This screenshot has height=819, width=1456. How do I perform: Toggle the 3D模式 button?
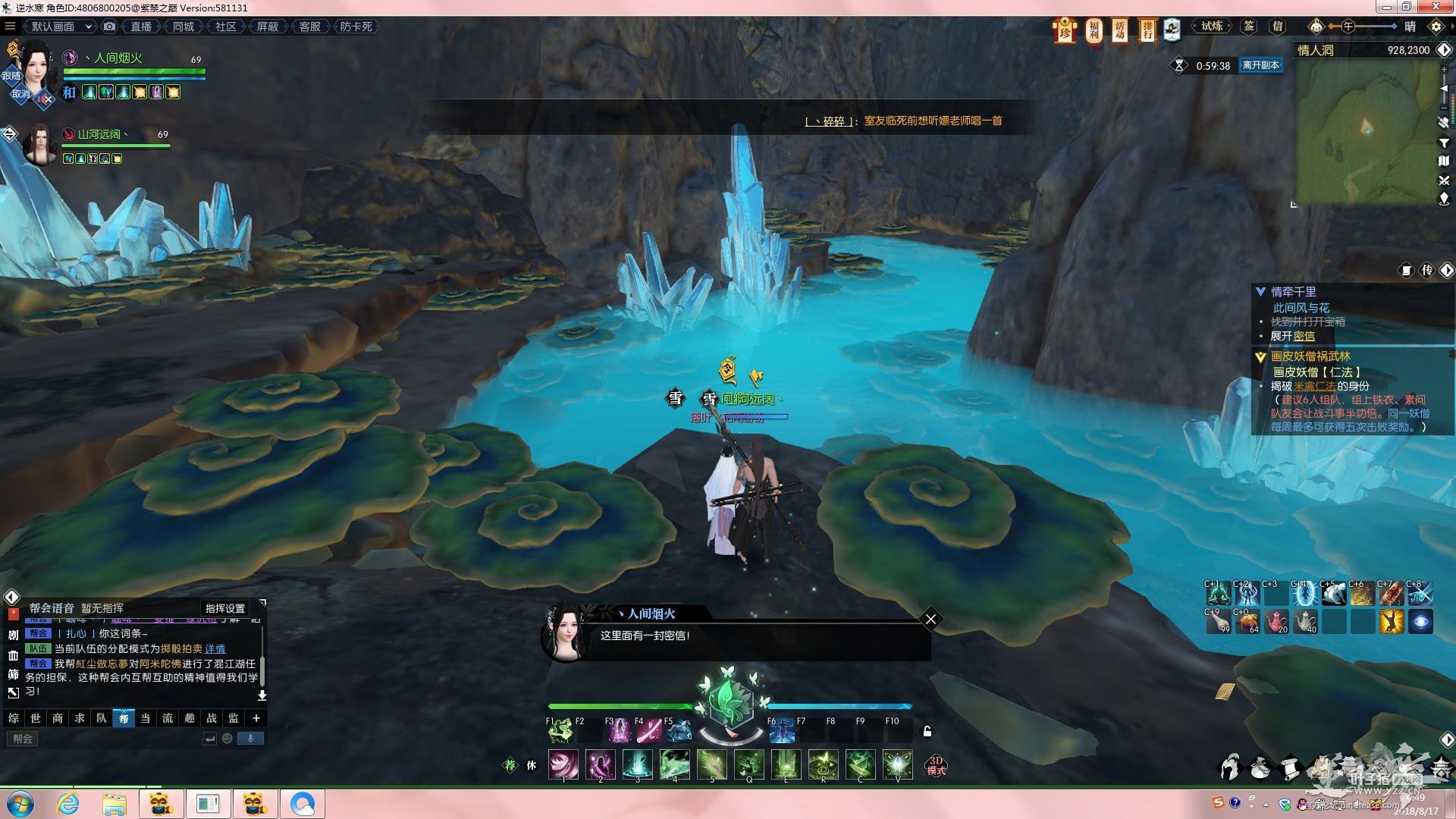(936, 765)
